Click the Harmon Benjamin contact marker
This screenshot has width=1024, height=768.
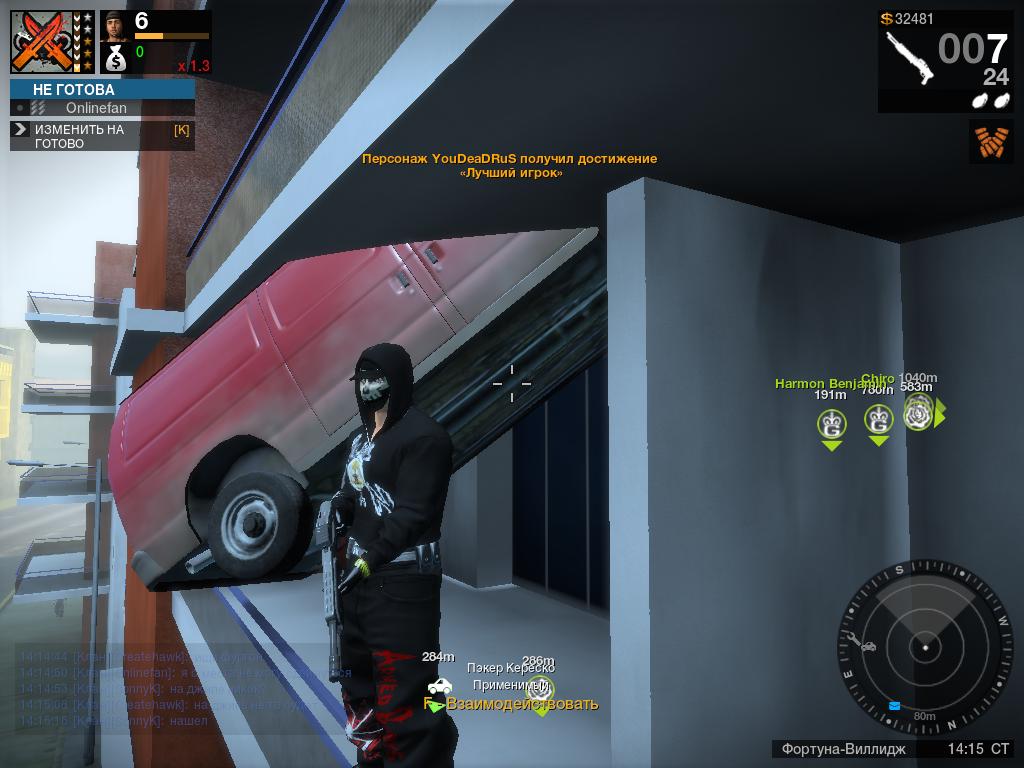pyautogui.click(x=830, y=425)
